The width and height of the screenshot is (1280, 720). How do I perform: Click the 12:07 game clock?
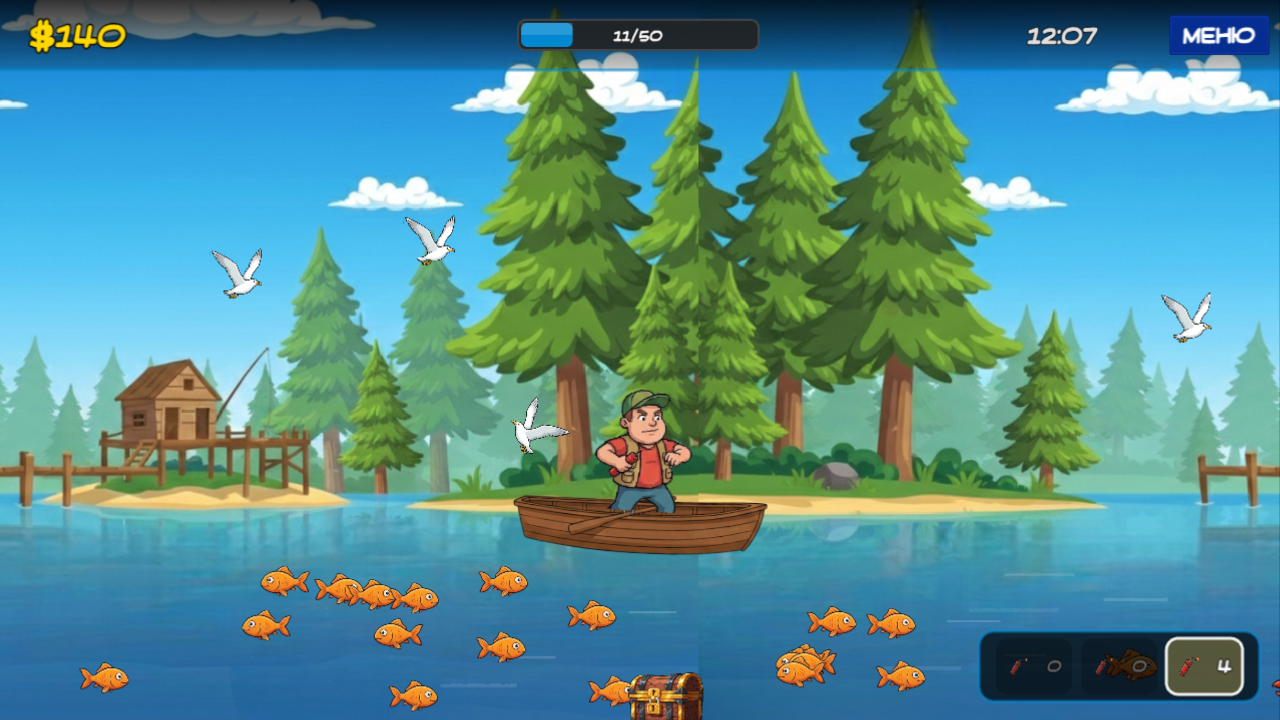pos(1063,33)
